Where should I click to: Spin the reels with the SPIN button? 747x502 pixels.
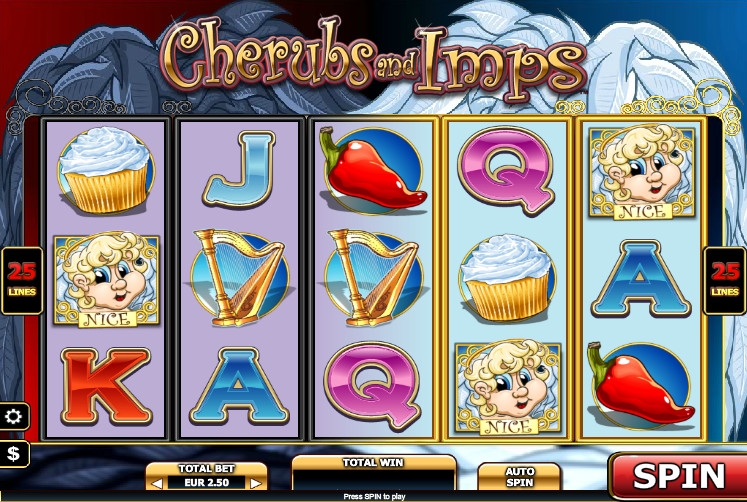[678, 475]
